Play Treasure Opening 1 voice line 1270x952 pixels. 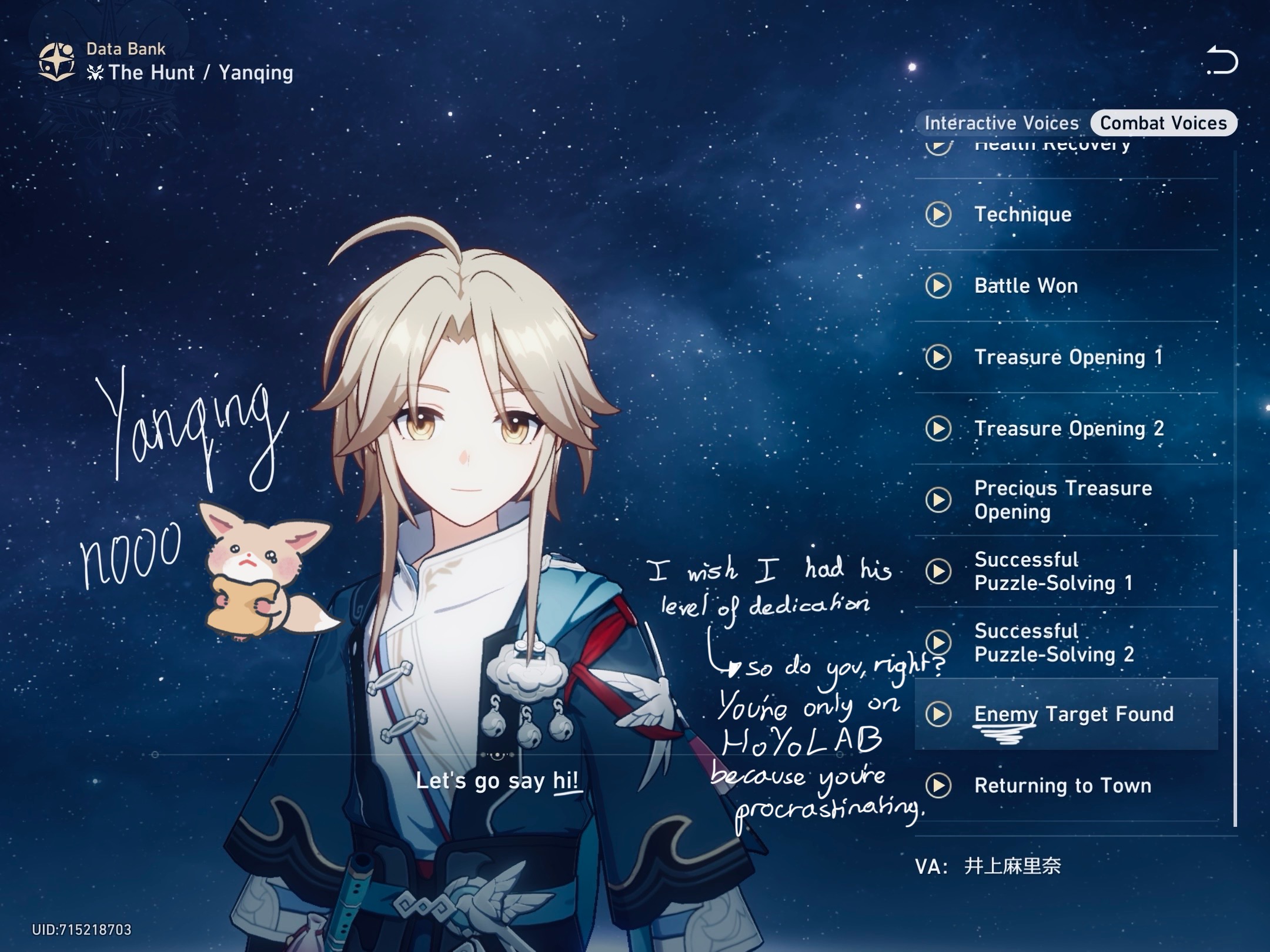coord(939,357)
